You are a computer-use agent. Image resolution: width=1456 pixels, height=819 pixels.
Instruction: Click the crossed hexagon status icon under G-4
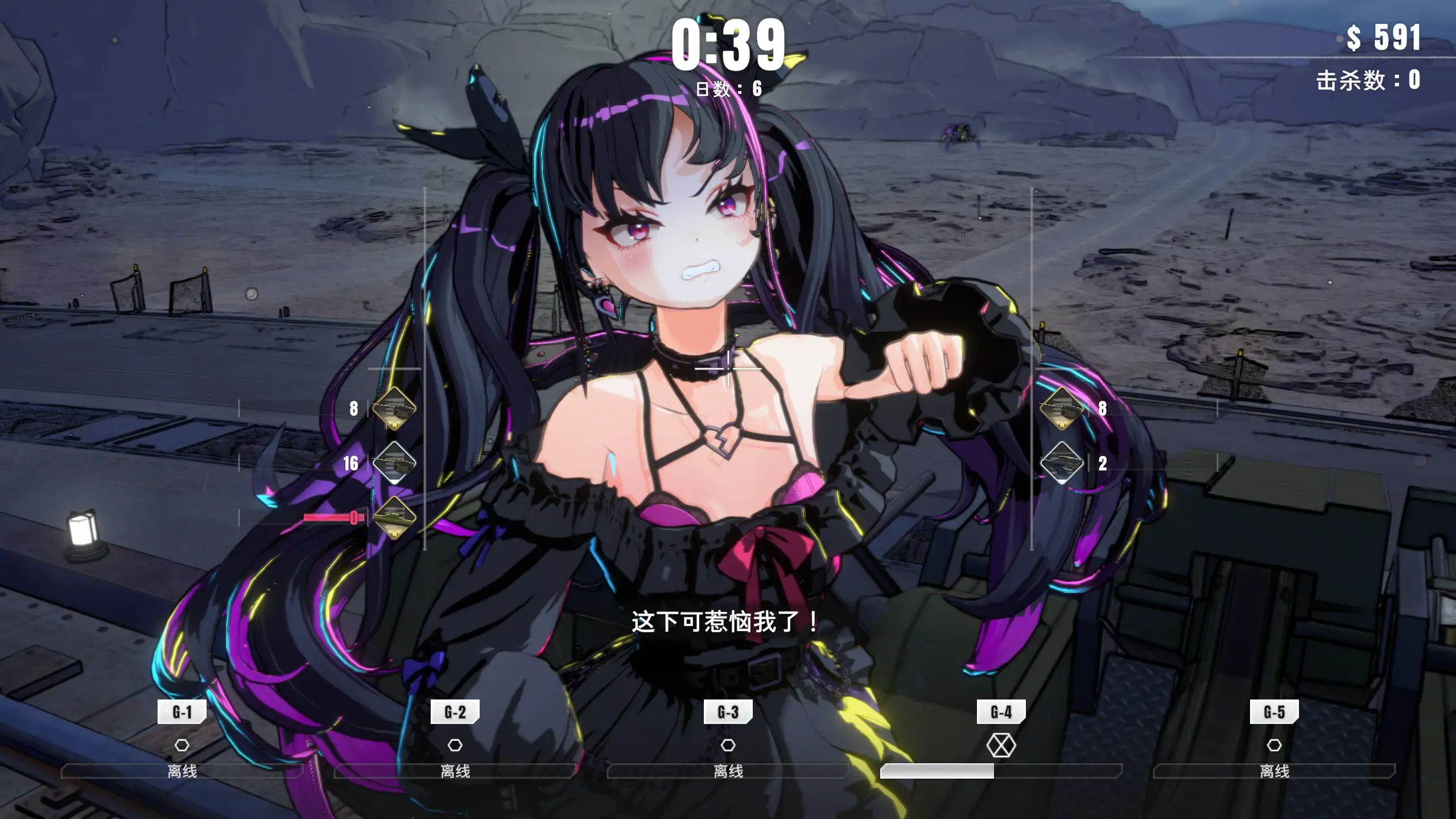point(1003,745)
